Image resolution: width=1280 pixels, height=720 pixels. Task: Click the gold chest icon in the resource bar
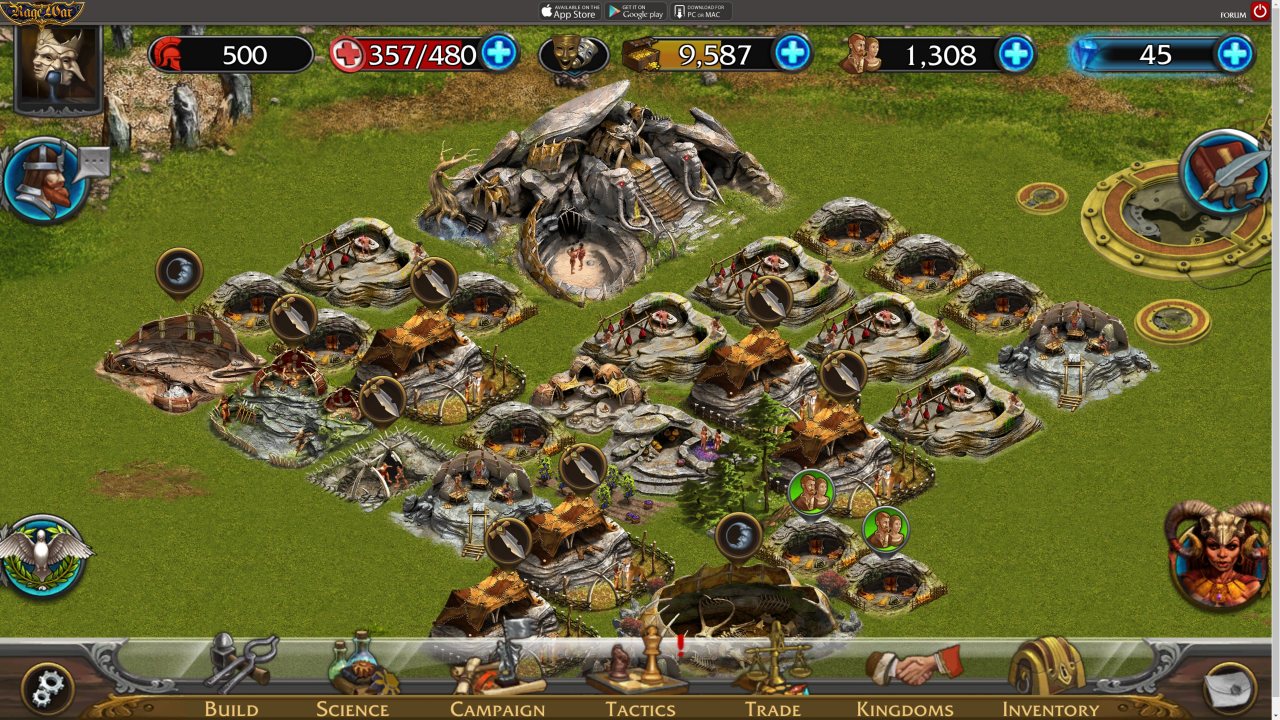point(640,56)
